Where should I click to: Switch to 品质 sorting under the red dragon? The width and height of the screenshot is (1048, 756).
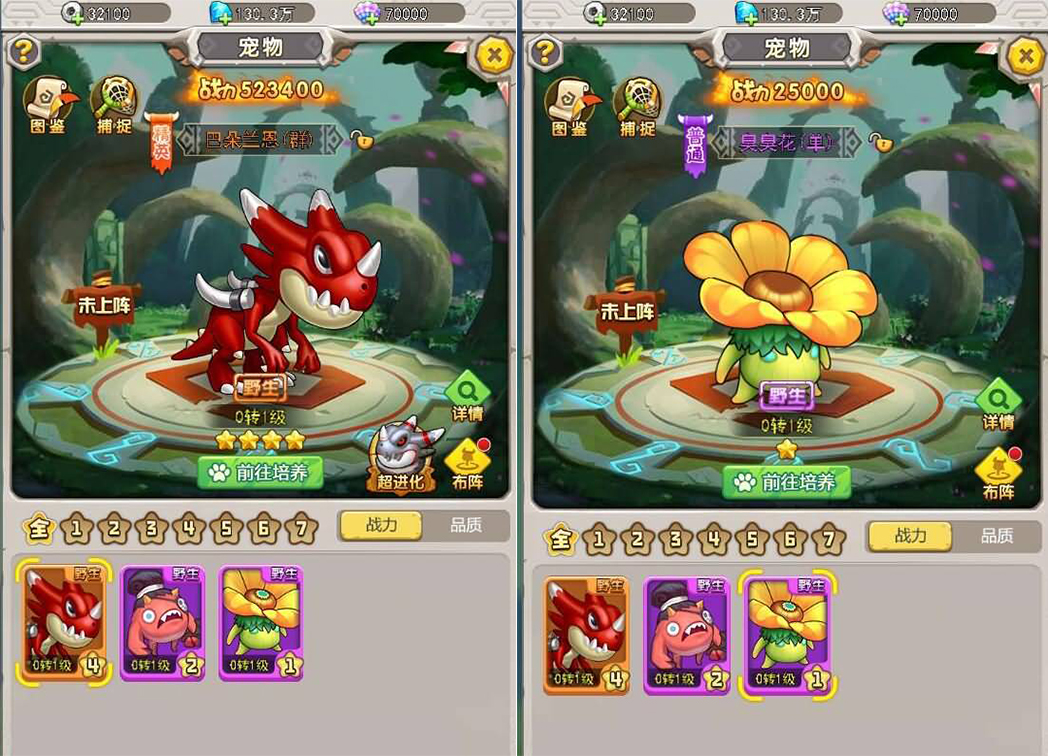[465, 525]
